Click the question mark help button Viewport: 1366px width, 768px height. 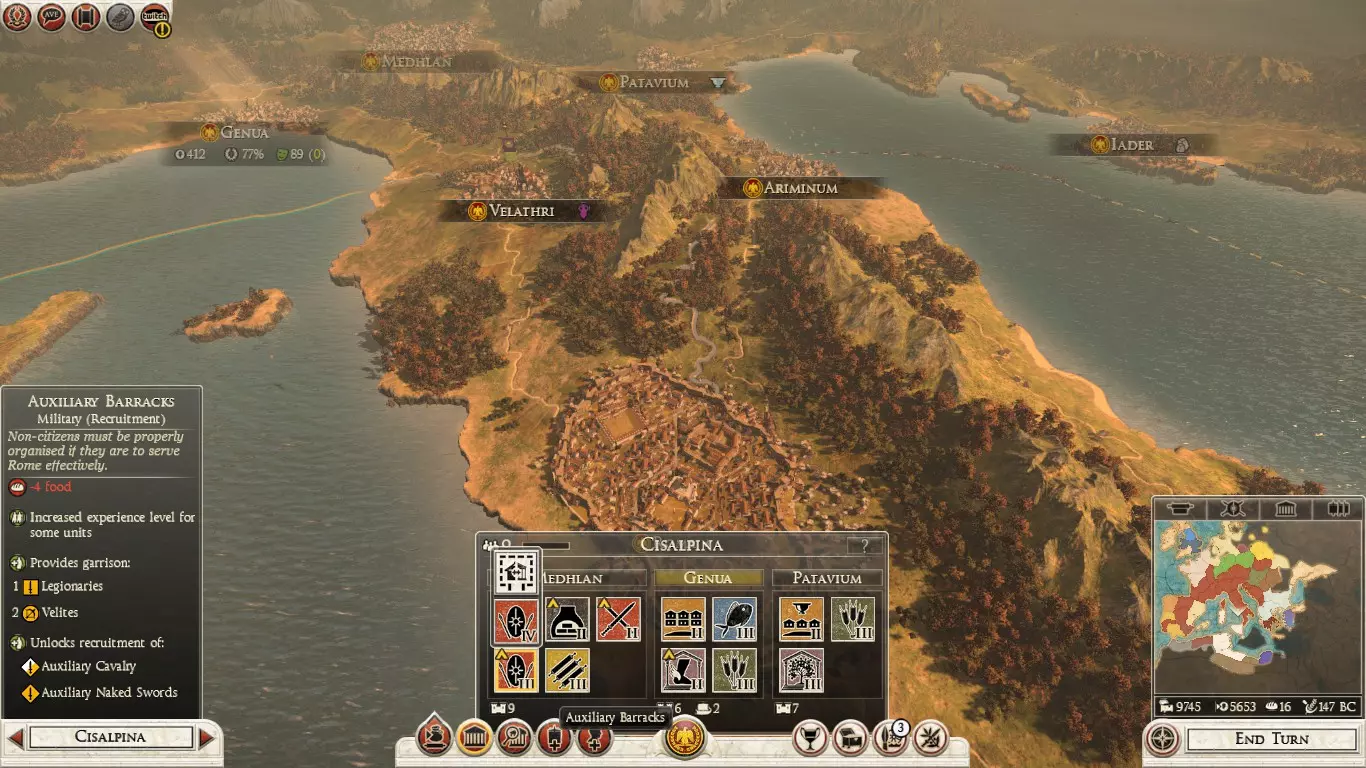865,546
